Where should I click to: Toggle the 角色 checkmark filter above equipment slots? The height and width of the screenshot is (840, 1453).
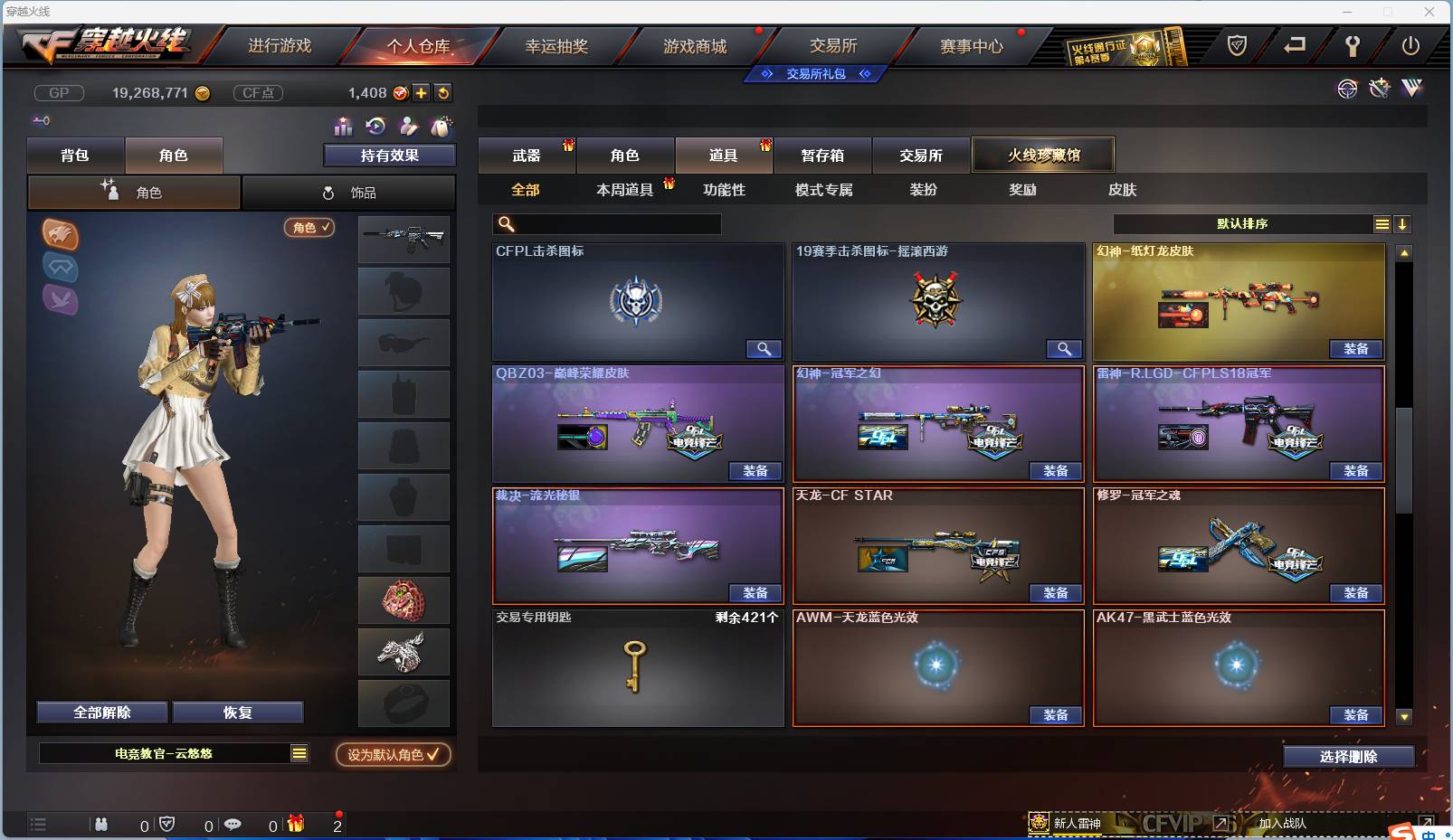pos(309,228)
